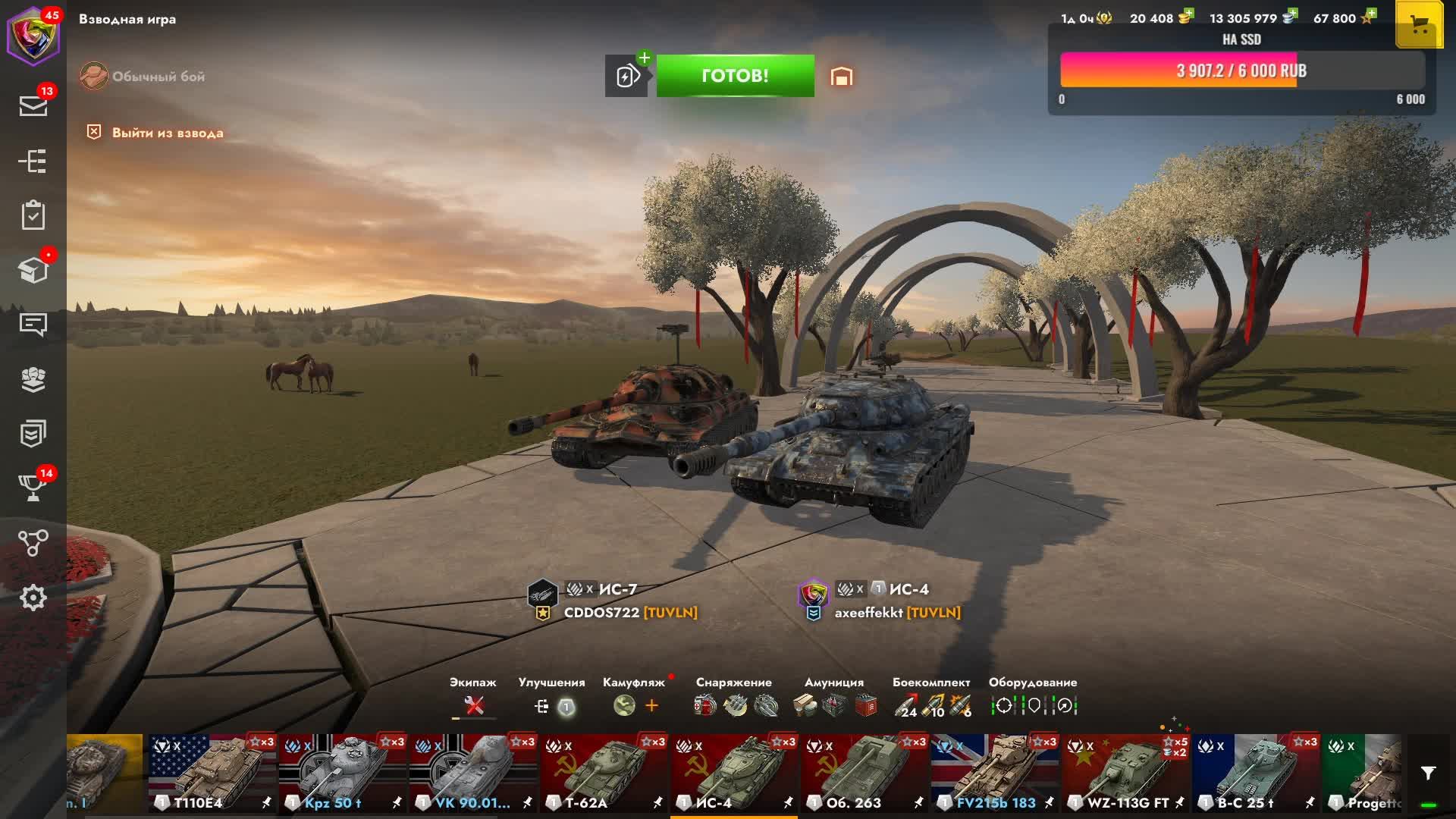Open the missions clipboard icon

pos(33,215)
